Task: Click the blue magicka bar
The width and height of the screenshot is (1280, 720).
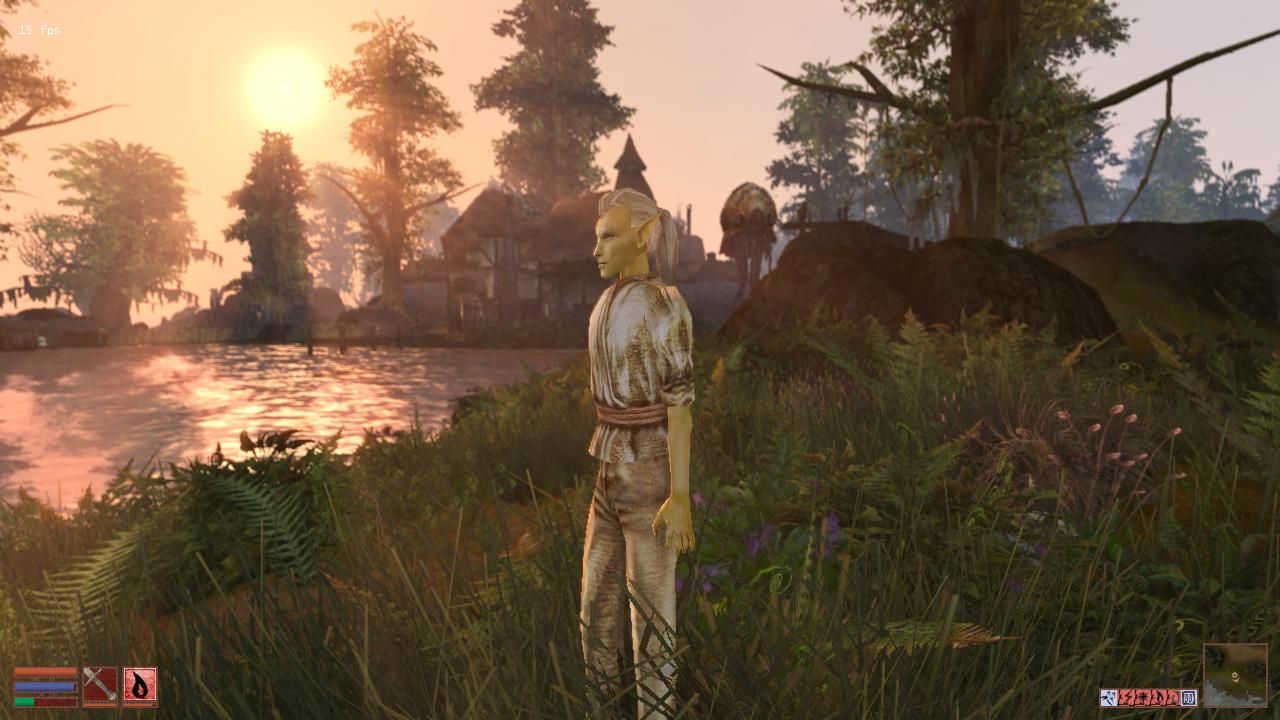Action: click(x=44, y=686)
